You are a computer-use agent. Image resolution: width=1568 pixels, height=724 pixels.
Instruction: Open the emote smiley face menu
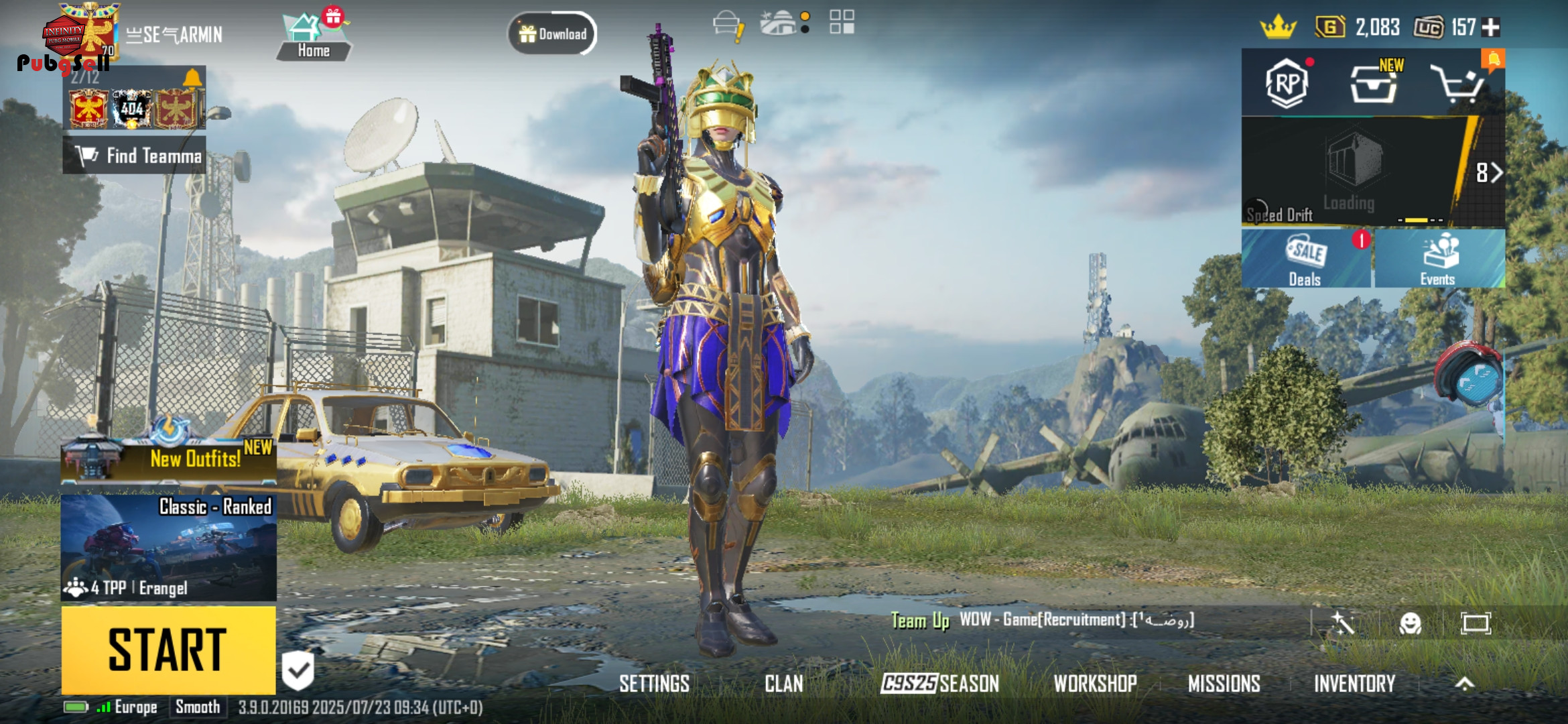pos(1410,623)
